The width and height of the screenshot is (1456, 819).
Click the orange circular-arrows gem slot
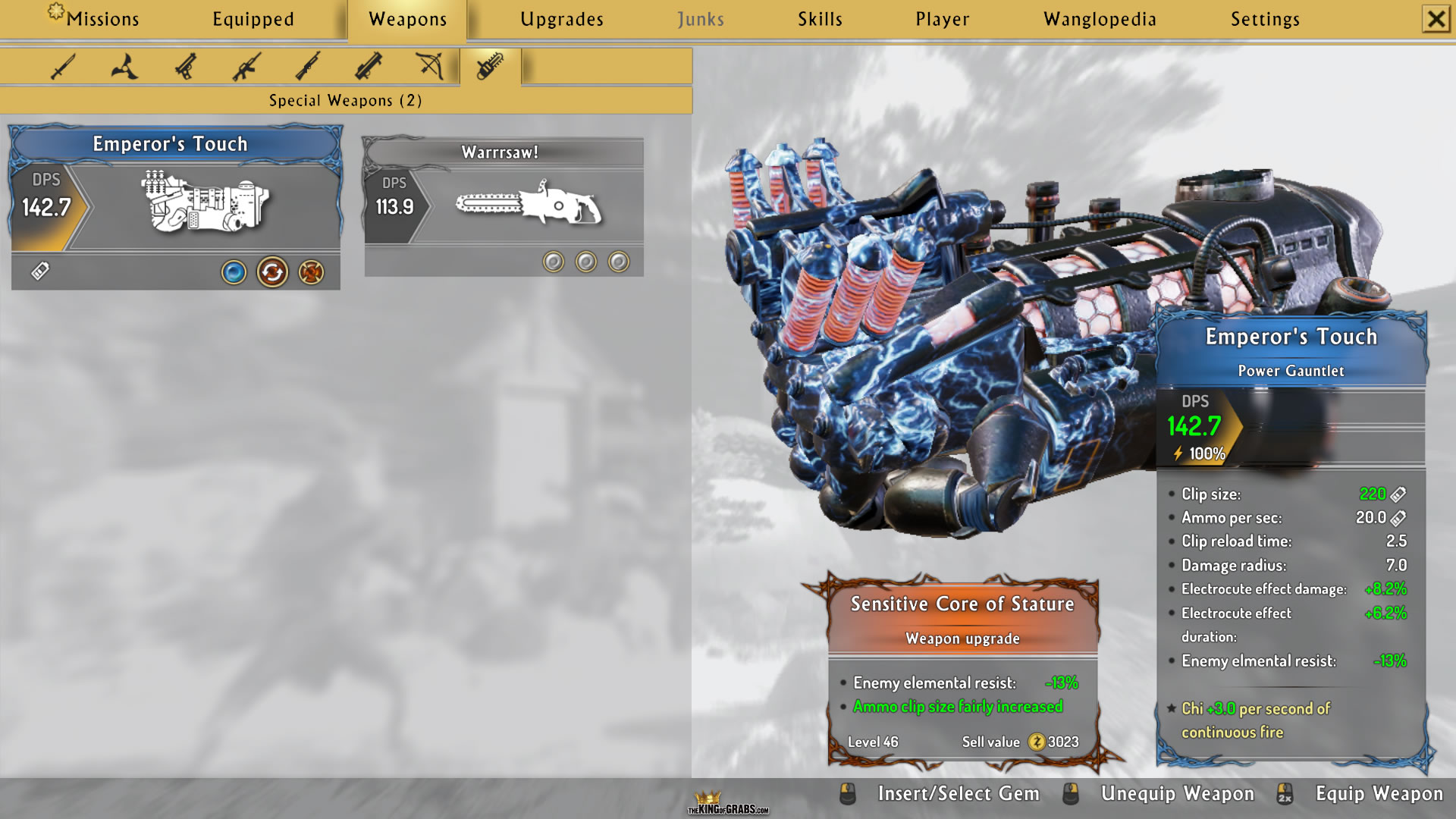[x=272, y=272]
